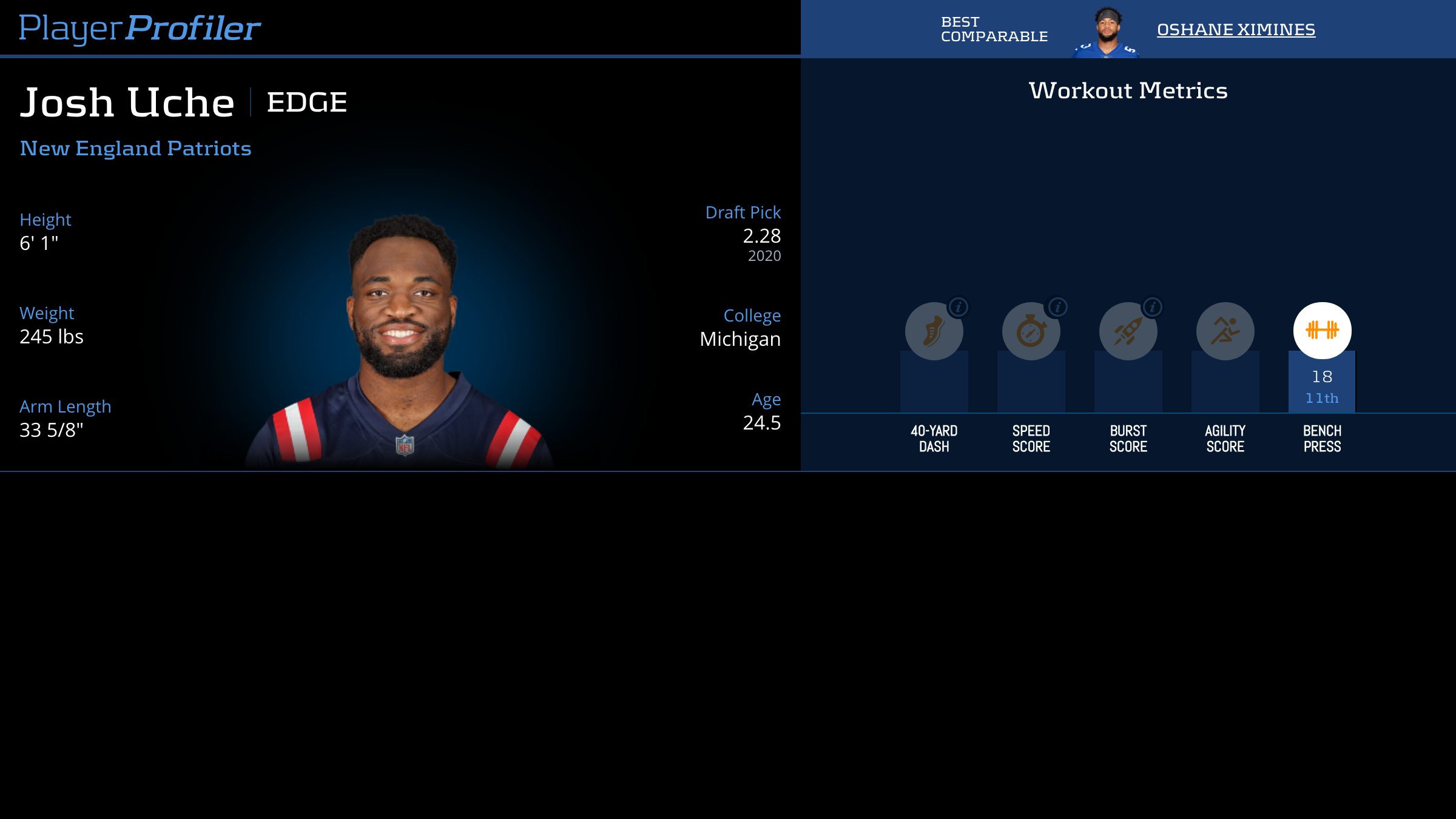Show info for the Burst Score metric
This screenshot has width=1456, height=819.
(x=1153, y=308)
